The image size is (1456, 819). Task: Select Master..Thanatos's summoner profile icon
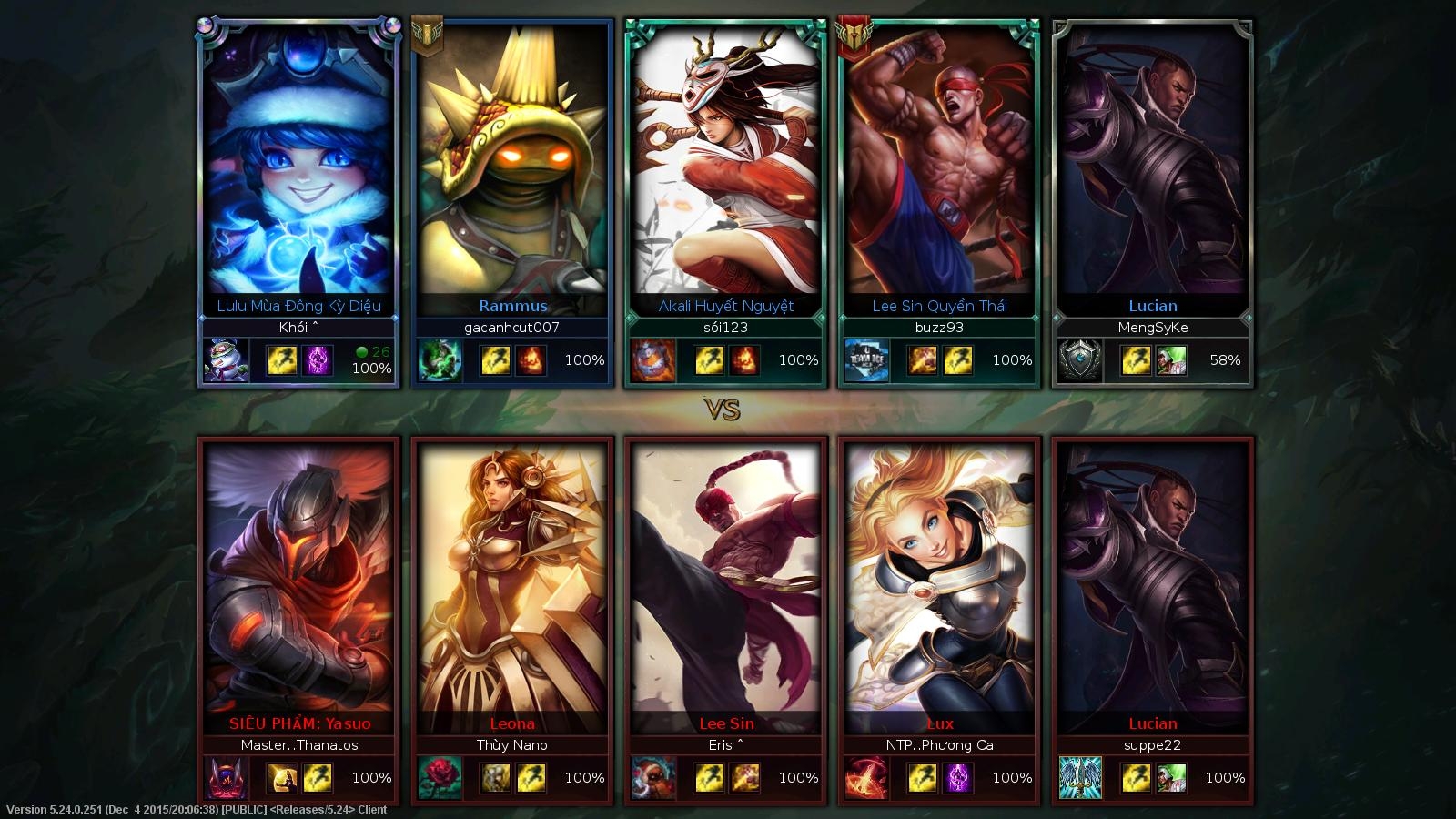(x=227, y=778)
